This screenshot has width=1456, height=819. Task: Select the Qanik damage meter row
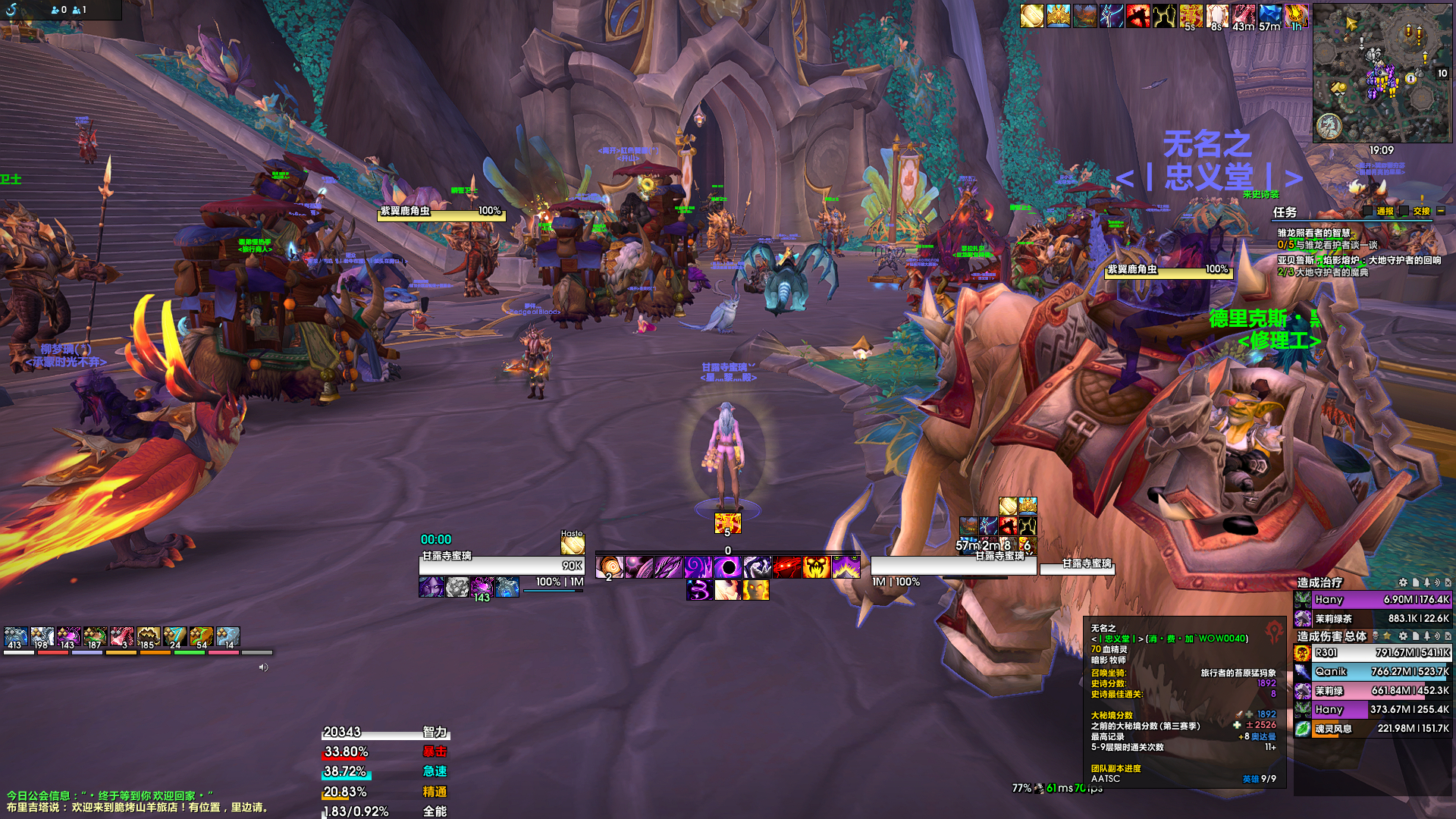pos(1373,672)
